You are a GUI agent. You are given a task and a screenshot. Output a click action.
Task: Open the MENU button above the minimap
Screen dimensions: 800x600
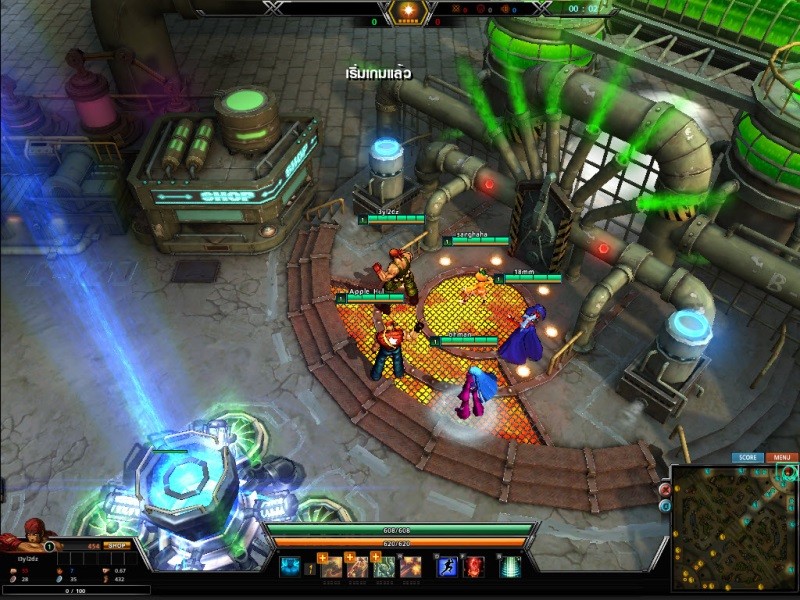click(x=781, y=458)
